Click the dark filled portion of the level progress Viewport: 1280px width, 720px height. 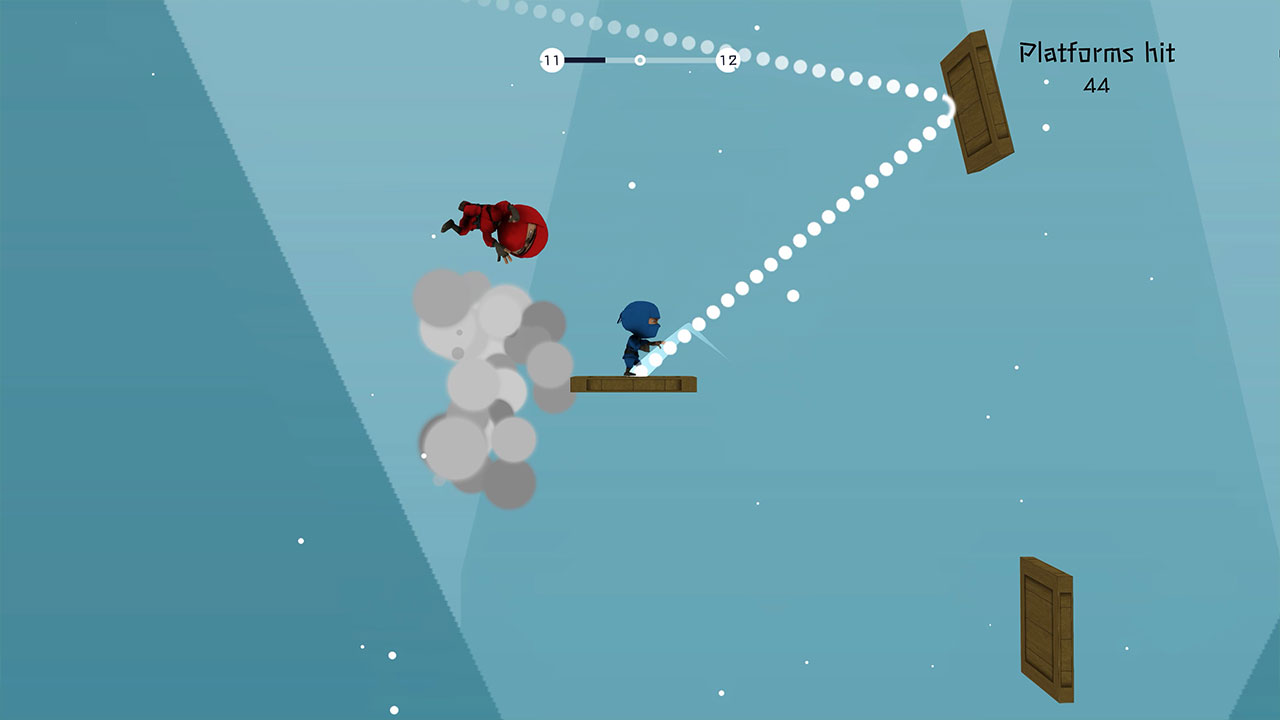coord(585,60)
